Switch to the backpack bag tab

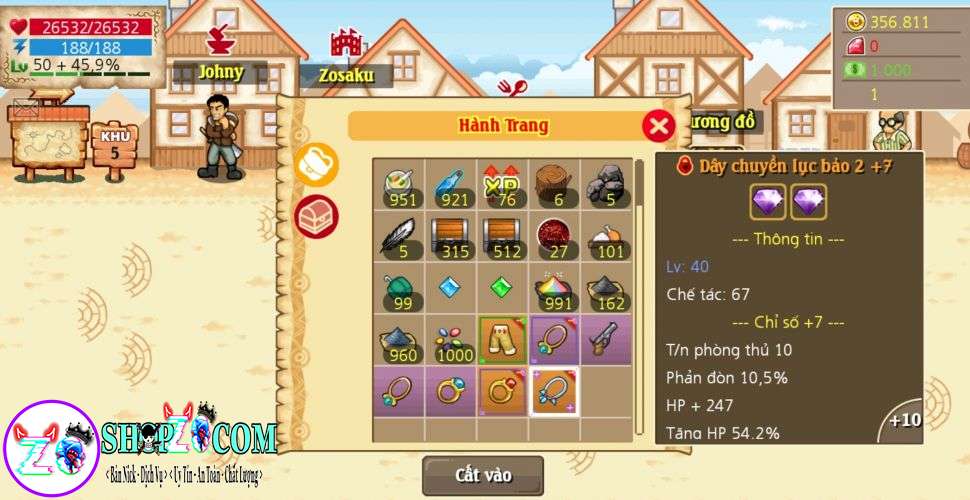316,165
